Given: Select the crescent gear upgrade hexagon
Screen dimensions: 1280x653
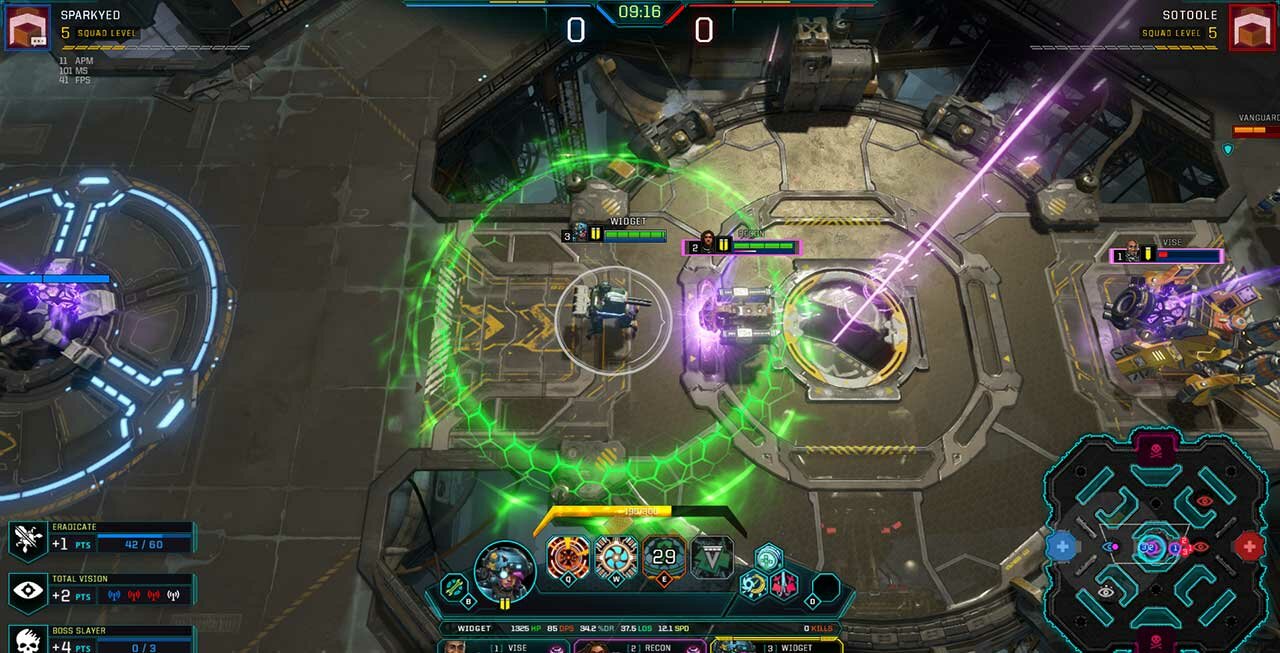Looking at the screenshot, I should coord(753,585).
